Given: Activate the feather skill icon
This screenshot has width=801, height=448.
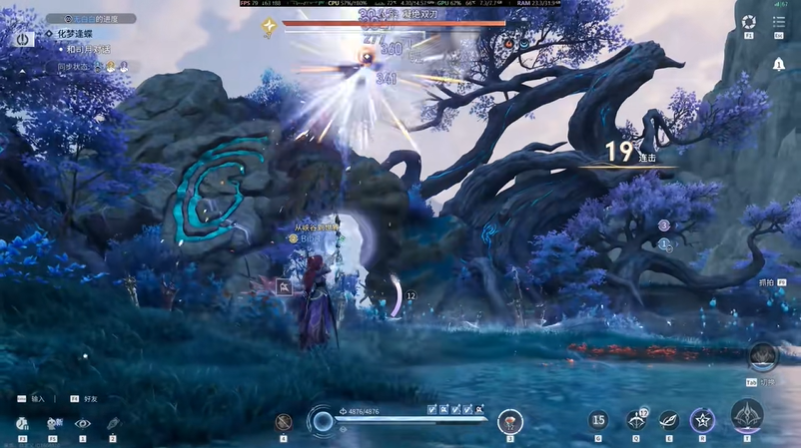Looking at the screenshot, I should [667, 421].
